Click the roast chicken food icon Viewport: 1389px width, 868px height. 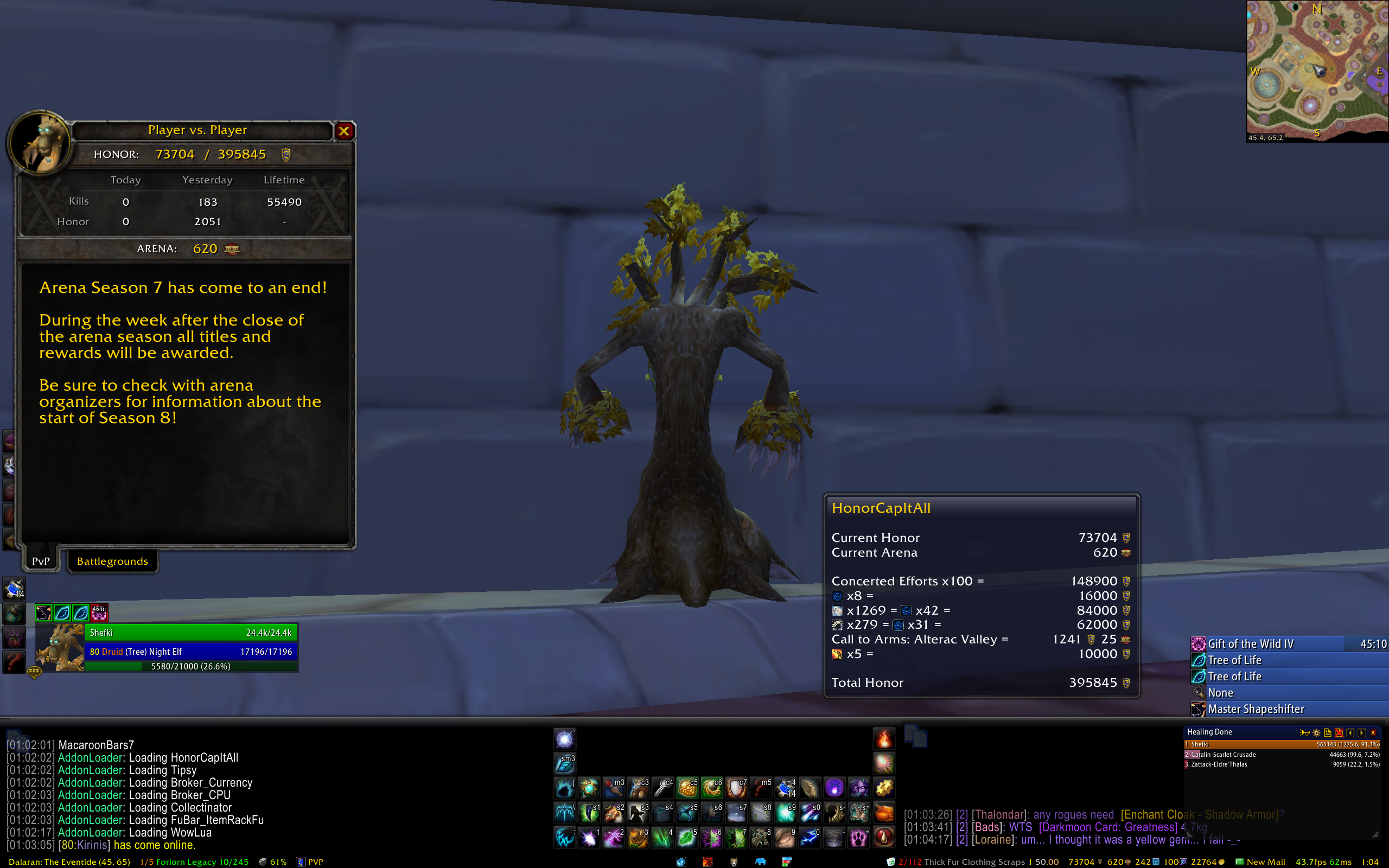tap(884, 813)
